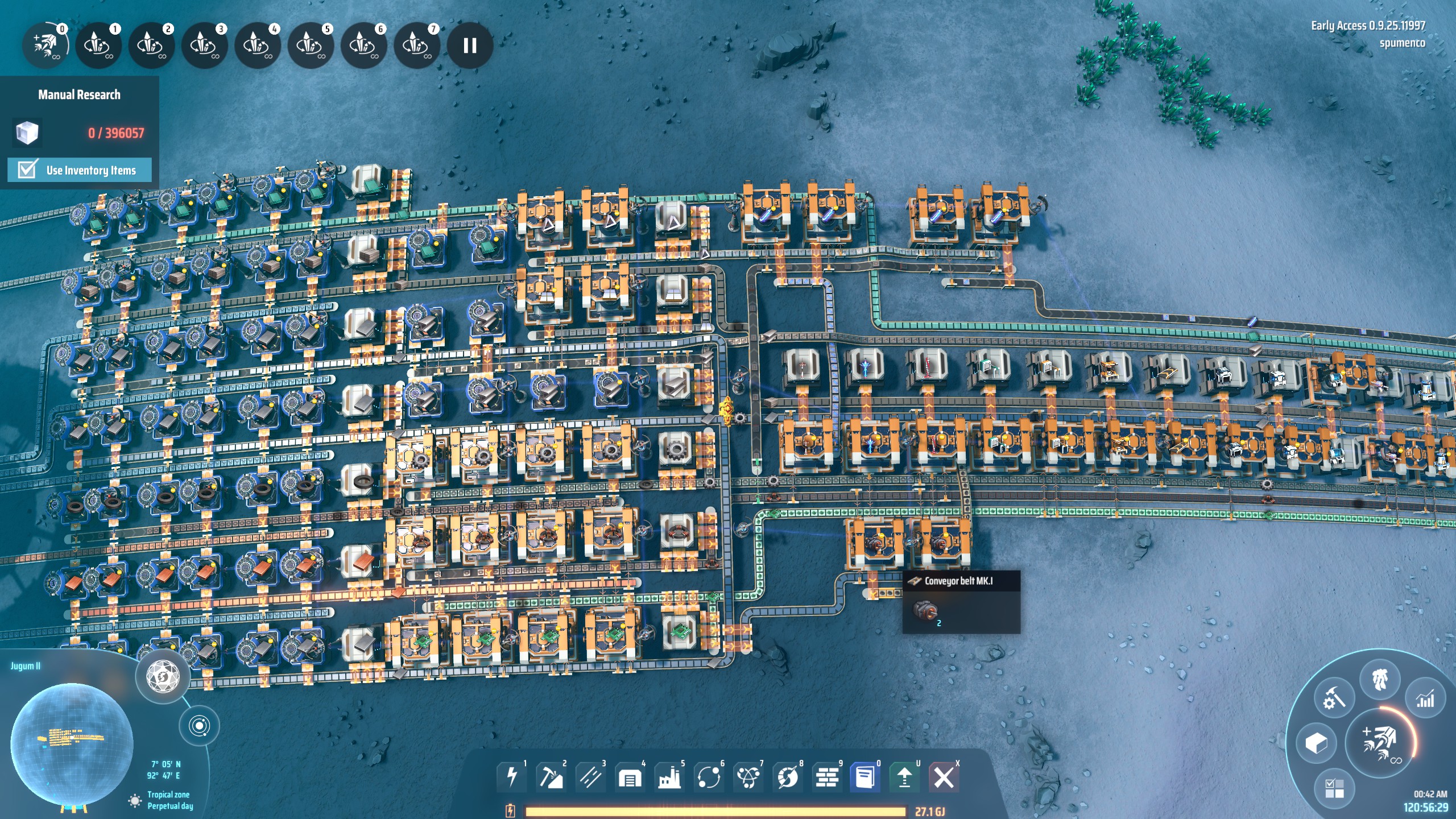The image size is (1456, 819).
Task: Open the brick wall foundation build category
Action: point(827,777)
